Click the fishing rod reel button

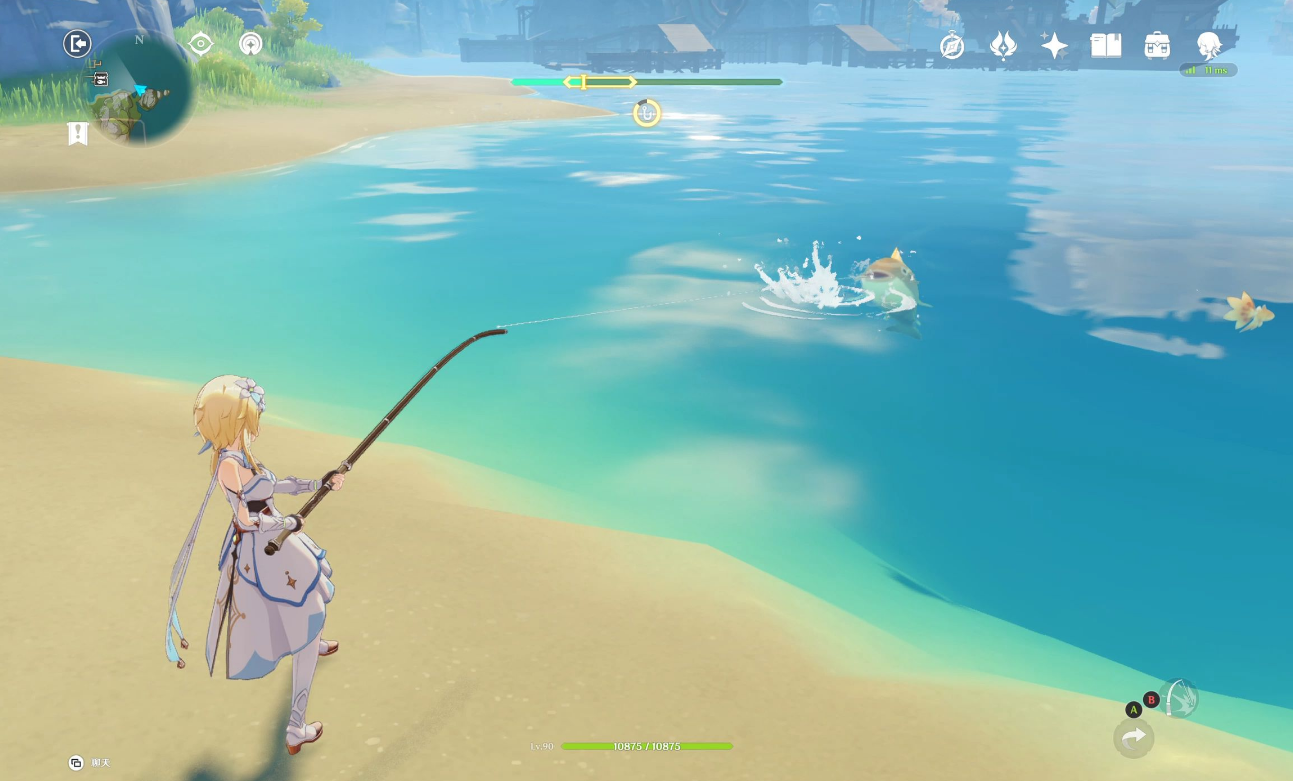[1181, 698]
